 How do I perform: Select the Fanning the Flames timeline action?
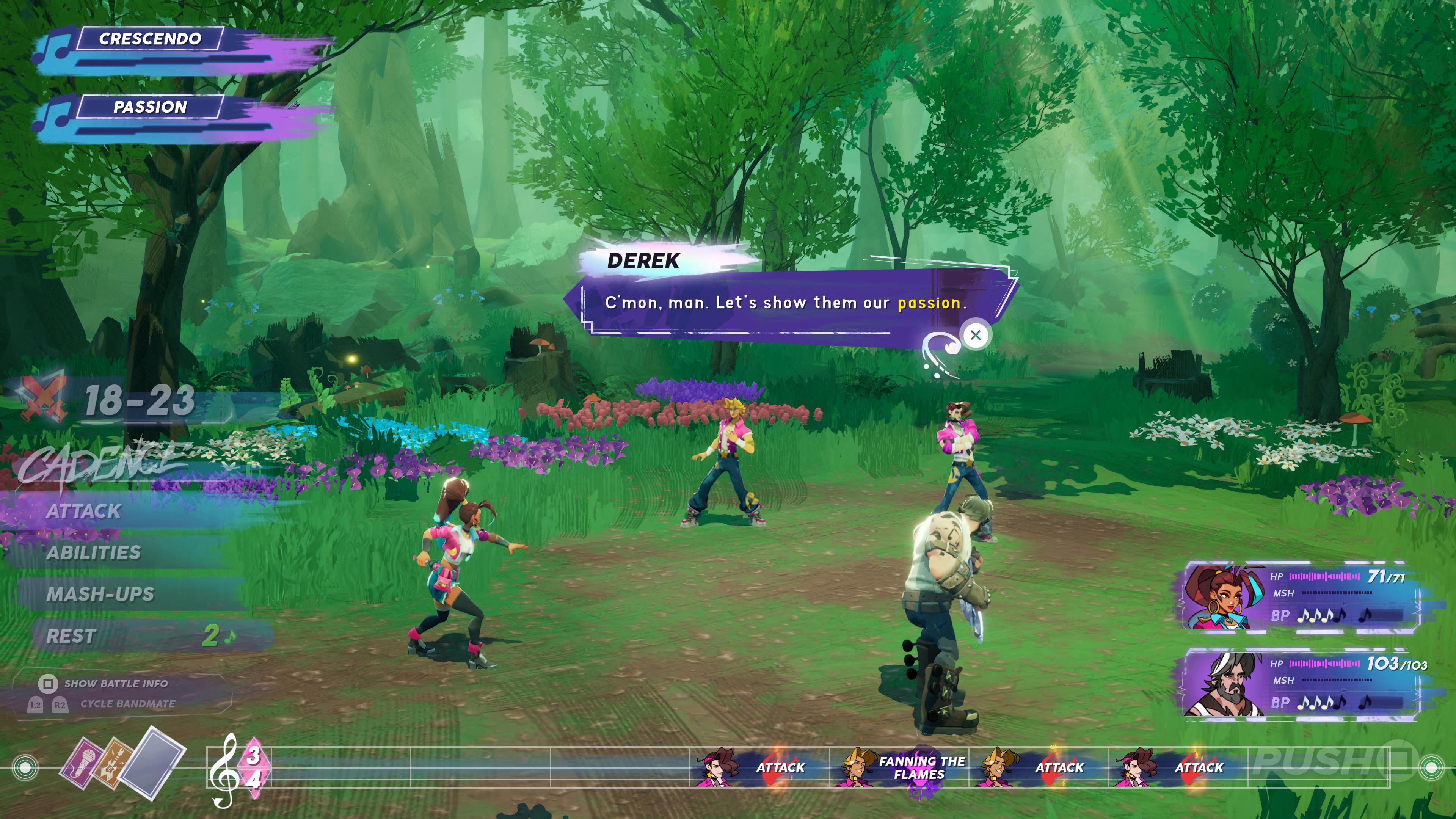(921, 767)
